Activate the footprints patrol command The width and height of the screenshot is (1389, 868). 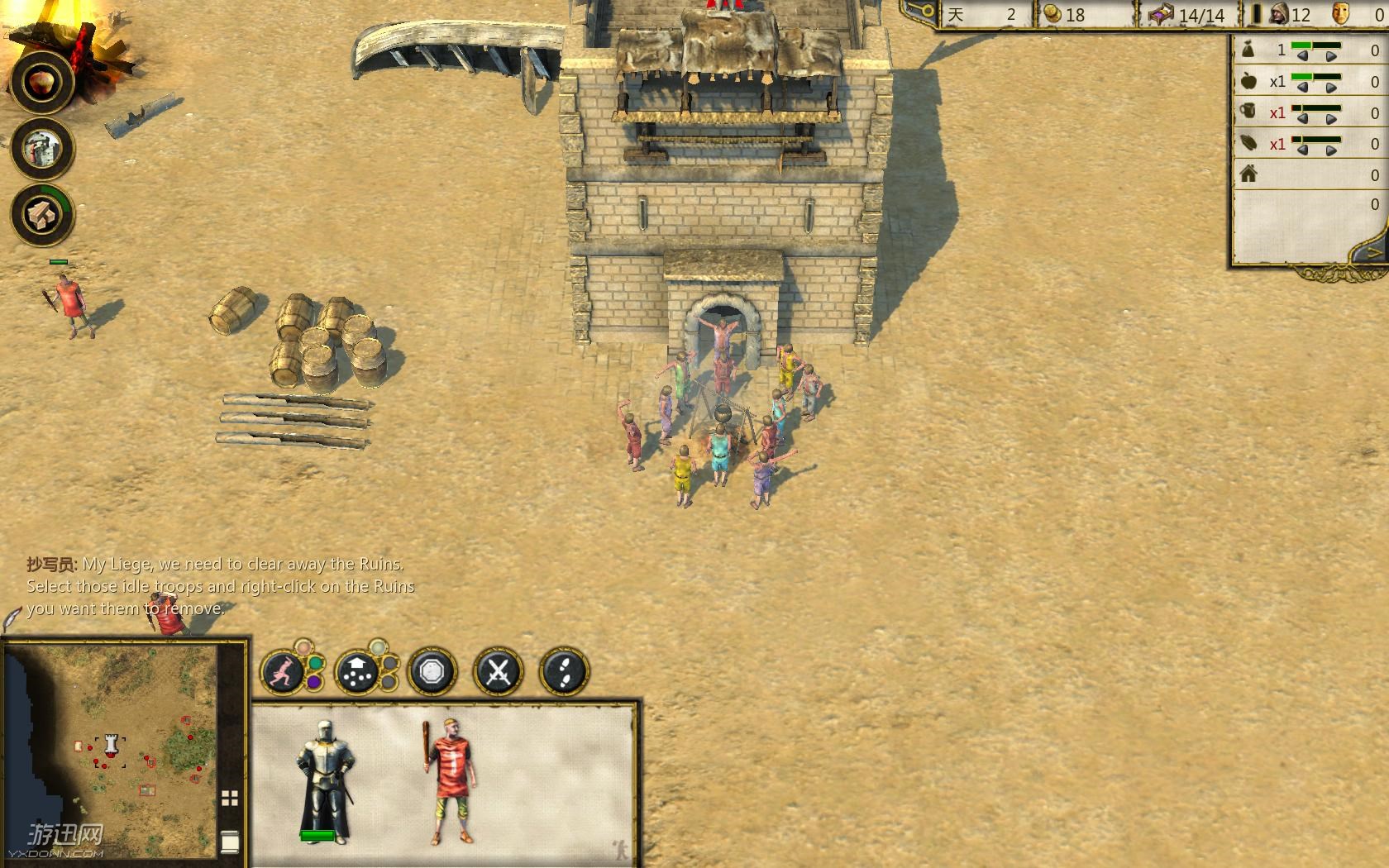564,672
